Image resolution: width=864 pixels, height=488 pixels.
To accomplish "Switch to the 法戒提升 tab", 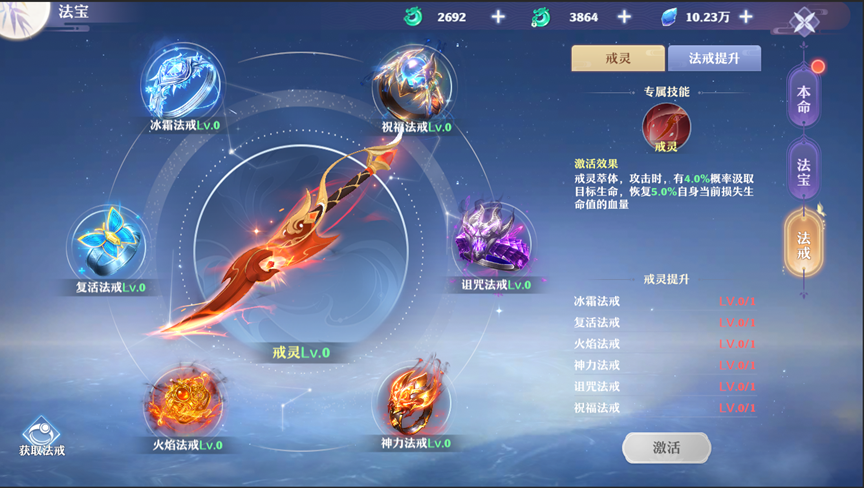I will coord(714,58).
